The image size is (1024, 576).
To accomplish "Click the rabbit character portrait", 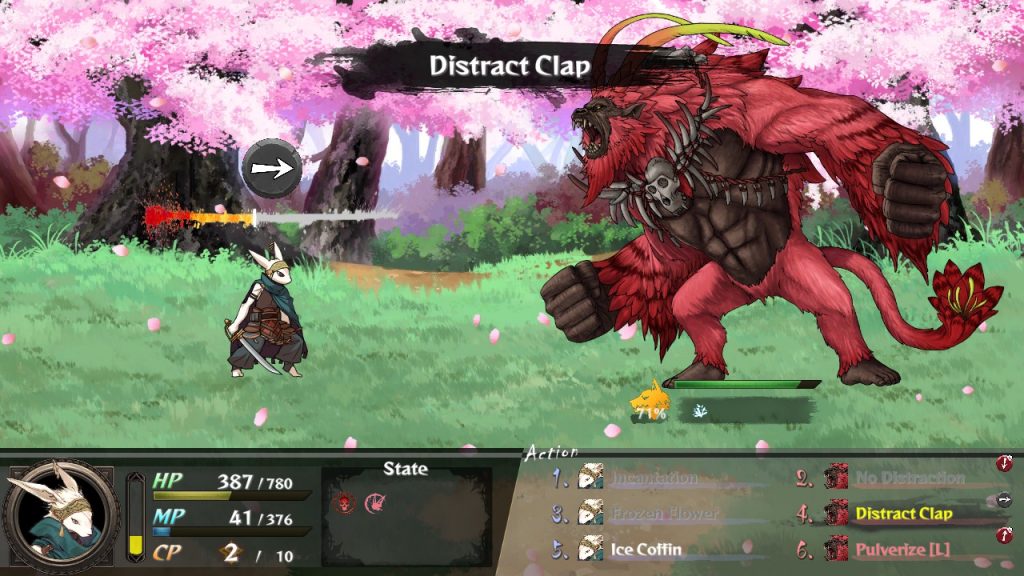I will click(x=60, y=514).
